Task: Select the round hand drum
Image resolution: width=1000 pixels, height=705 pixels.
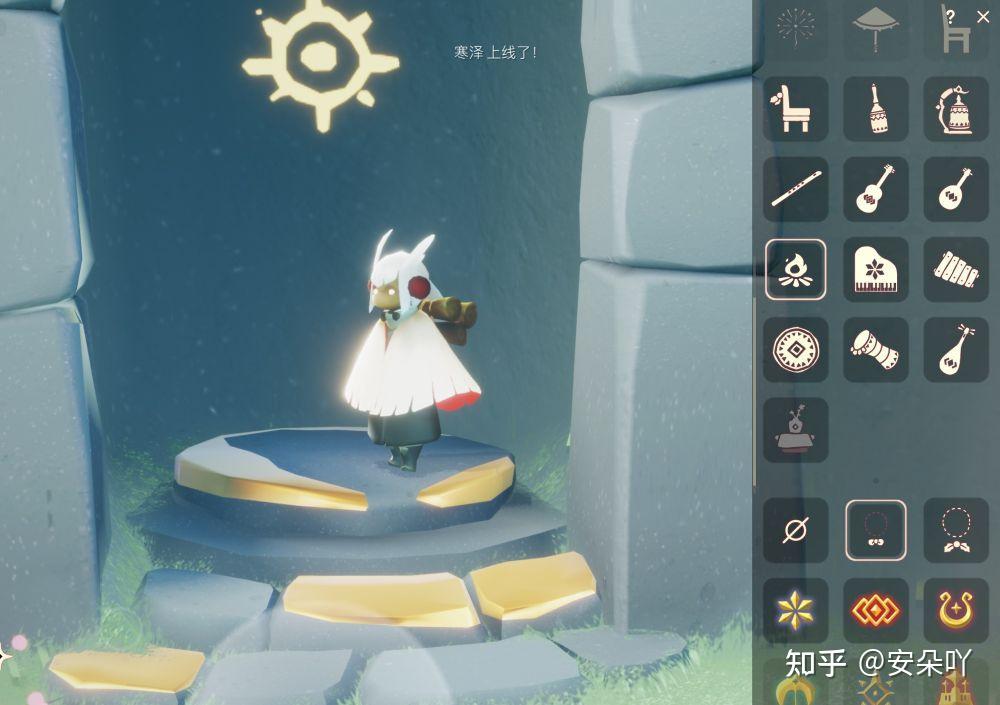Action: click(x=796, y=349)
